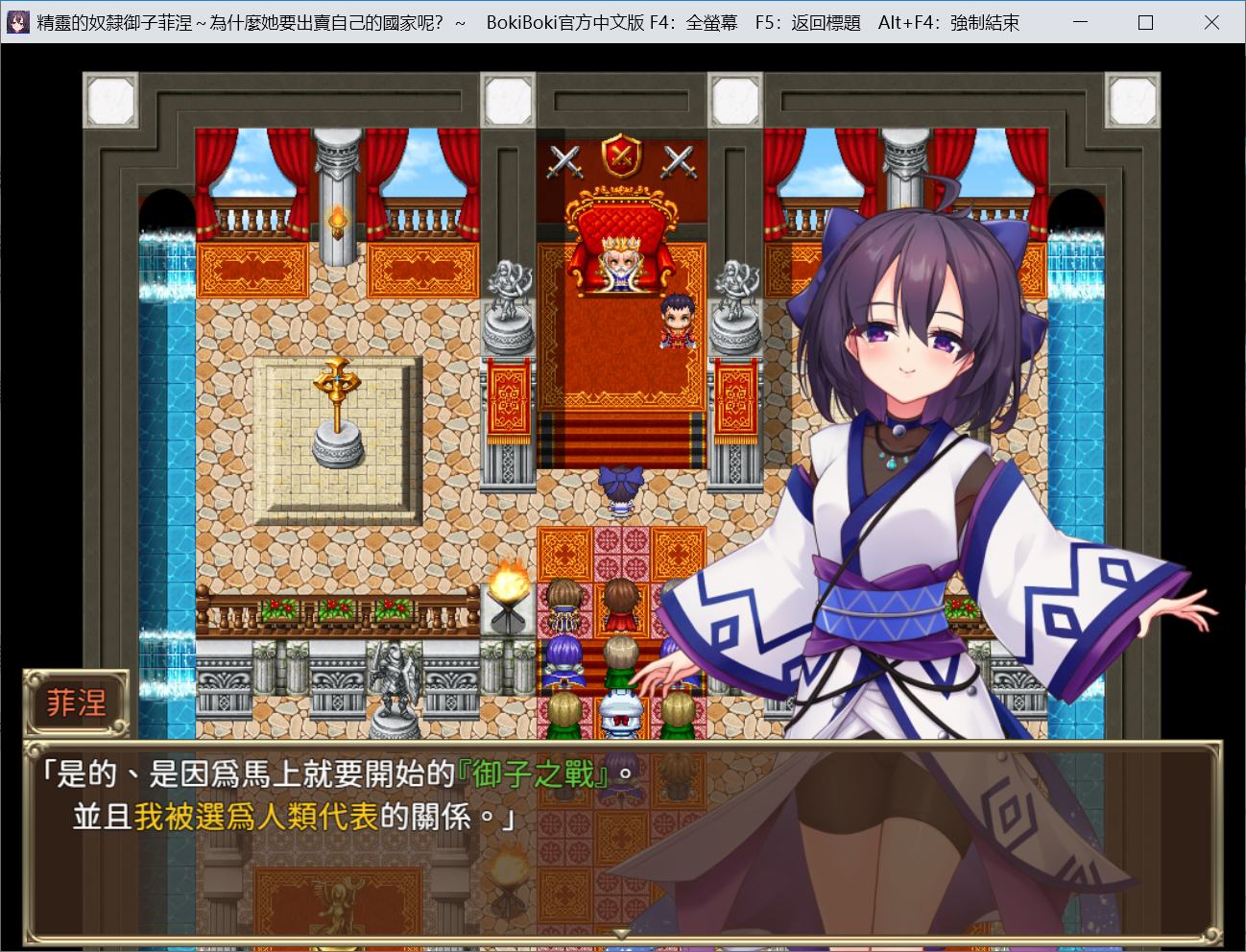Screen dimensions: 1246x952
Task: Click the 菲涅 name plate
Action: 77,702
